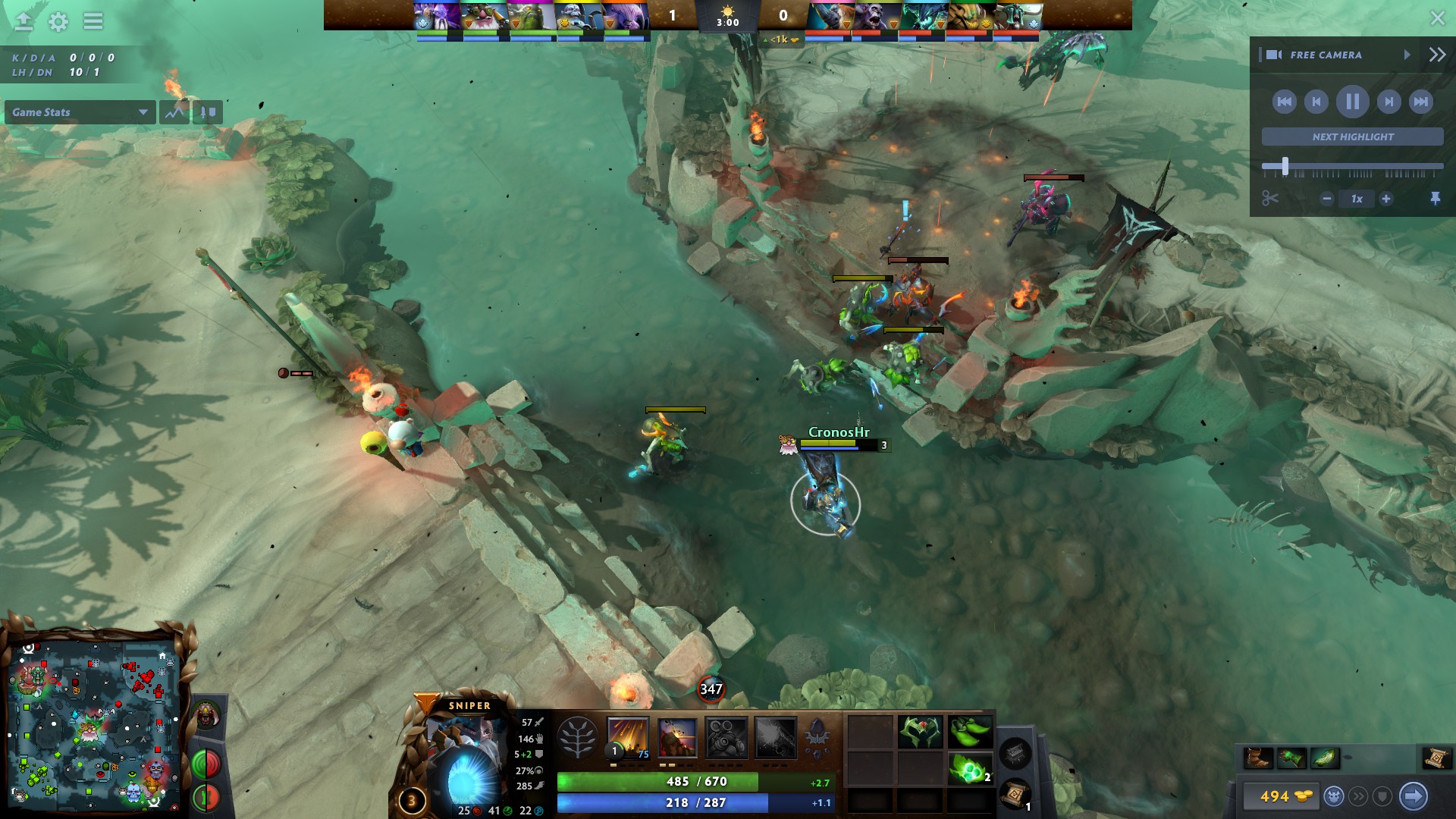Click the Town Portal Scroll slot
The image size is (1456, 819).
(1014, 795)
